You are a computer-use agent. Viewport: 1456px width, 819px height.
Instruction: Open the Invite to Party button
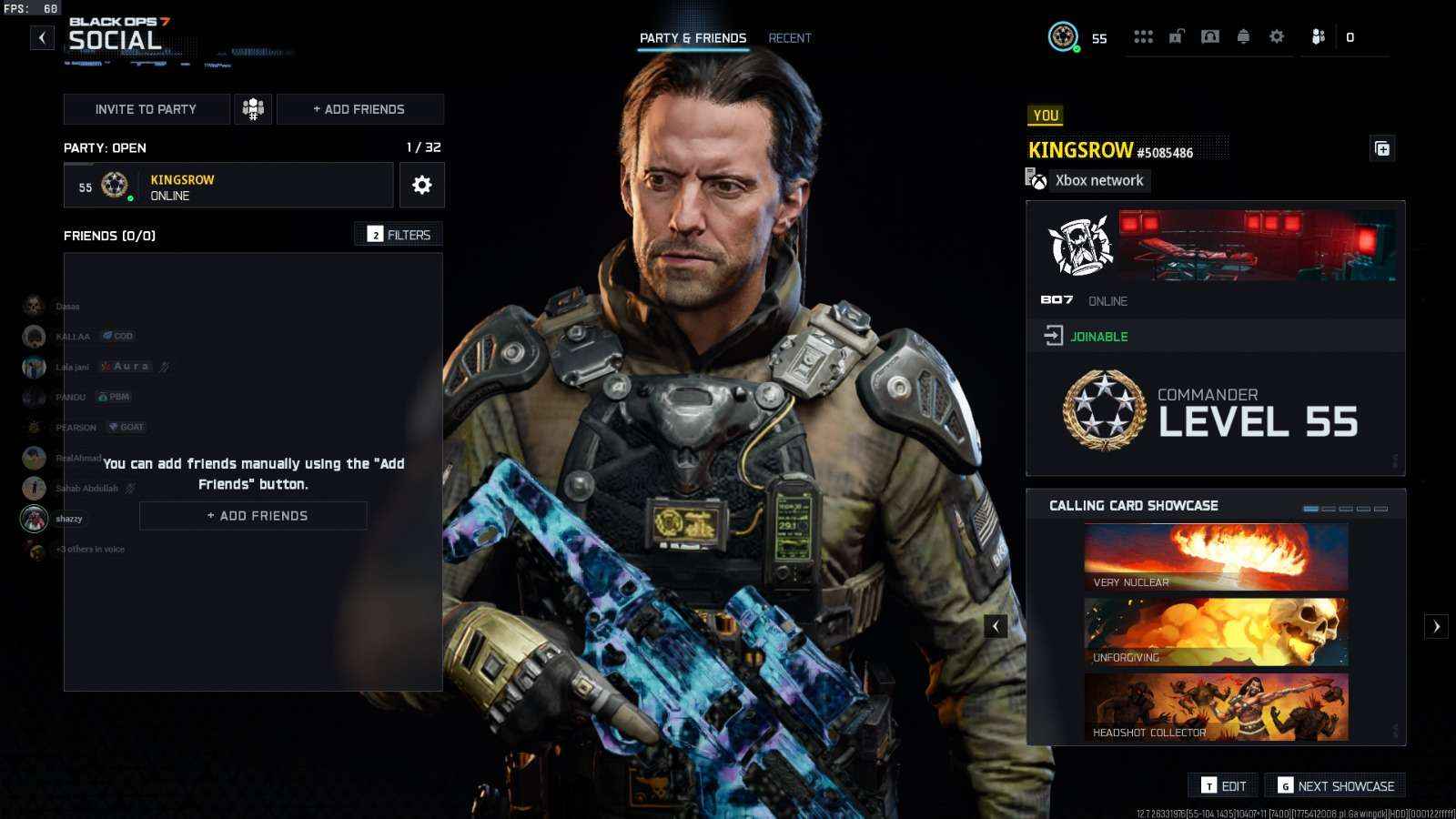(146, 109)
